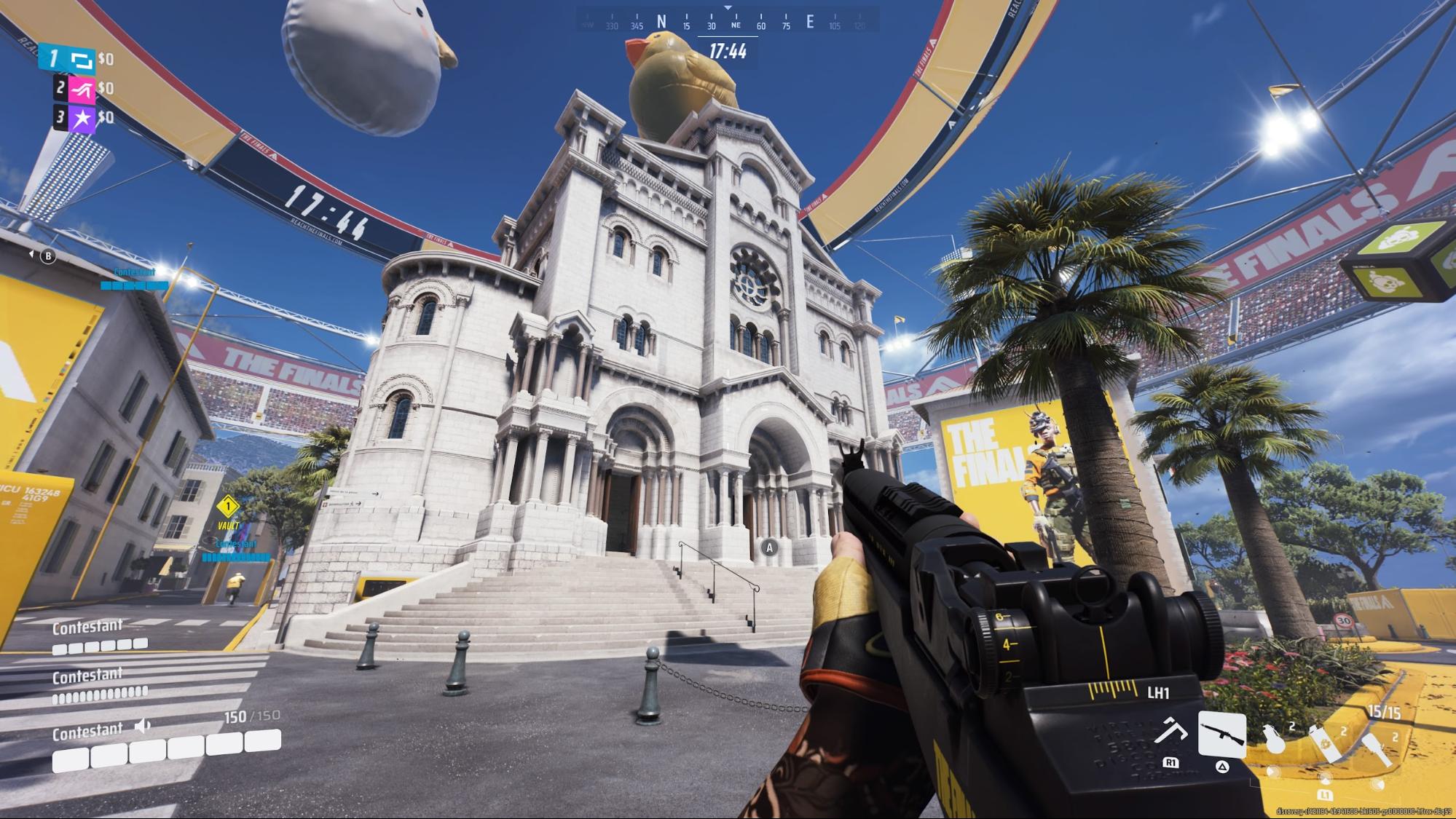Click the yellow Vault objective marker
This screenshot has height=819, width=1456.
228,506
